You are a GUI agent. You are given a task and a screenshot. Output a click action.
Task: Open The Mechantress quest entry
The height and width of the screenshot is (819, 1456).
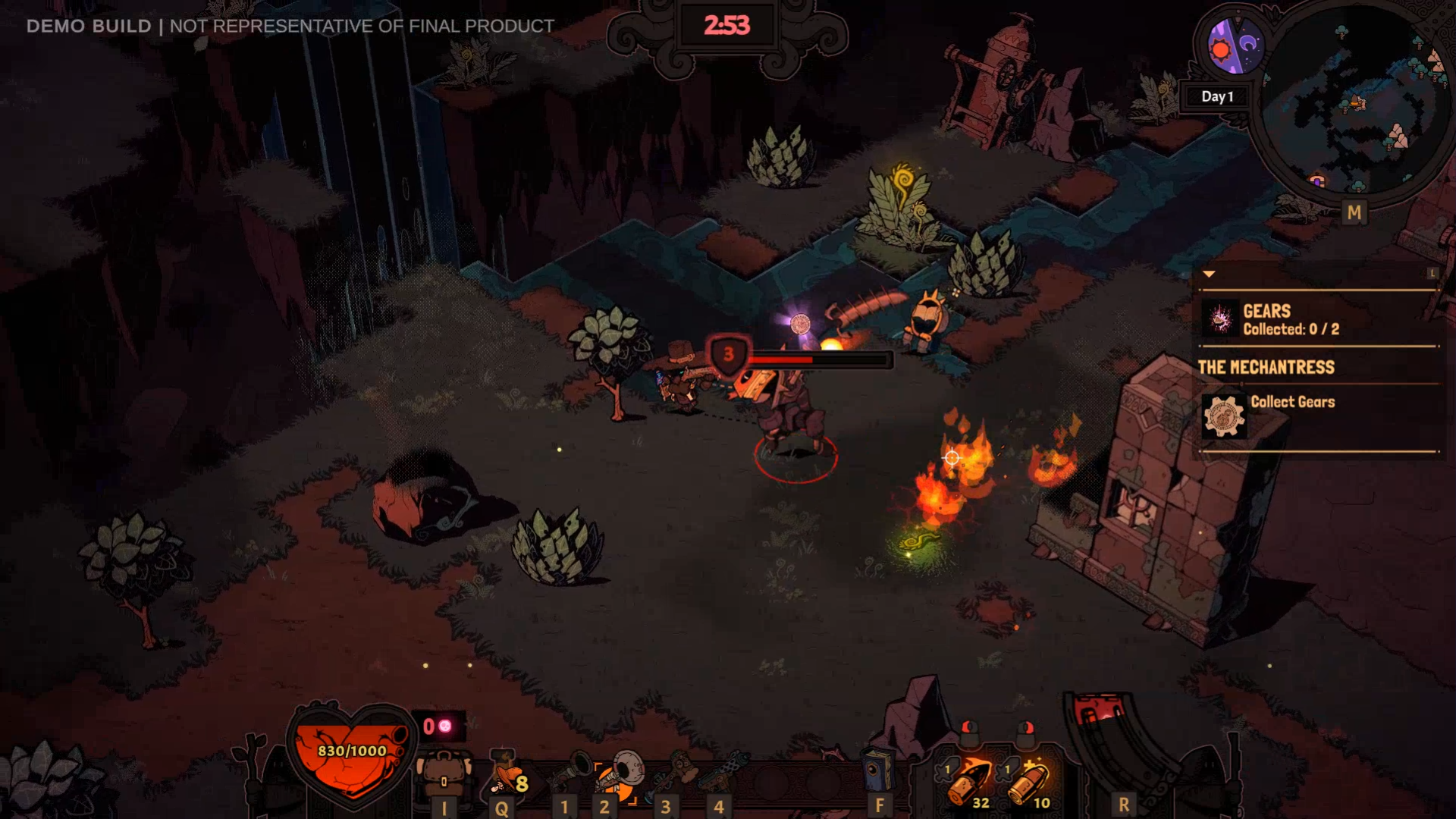1266,367
